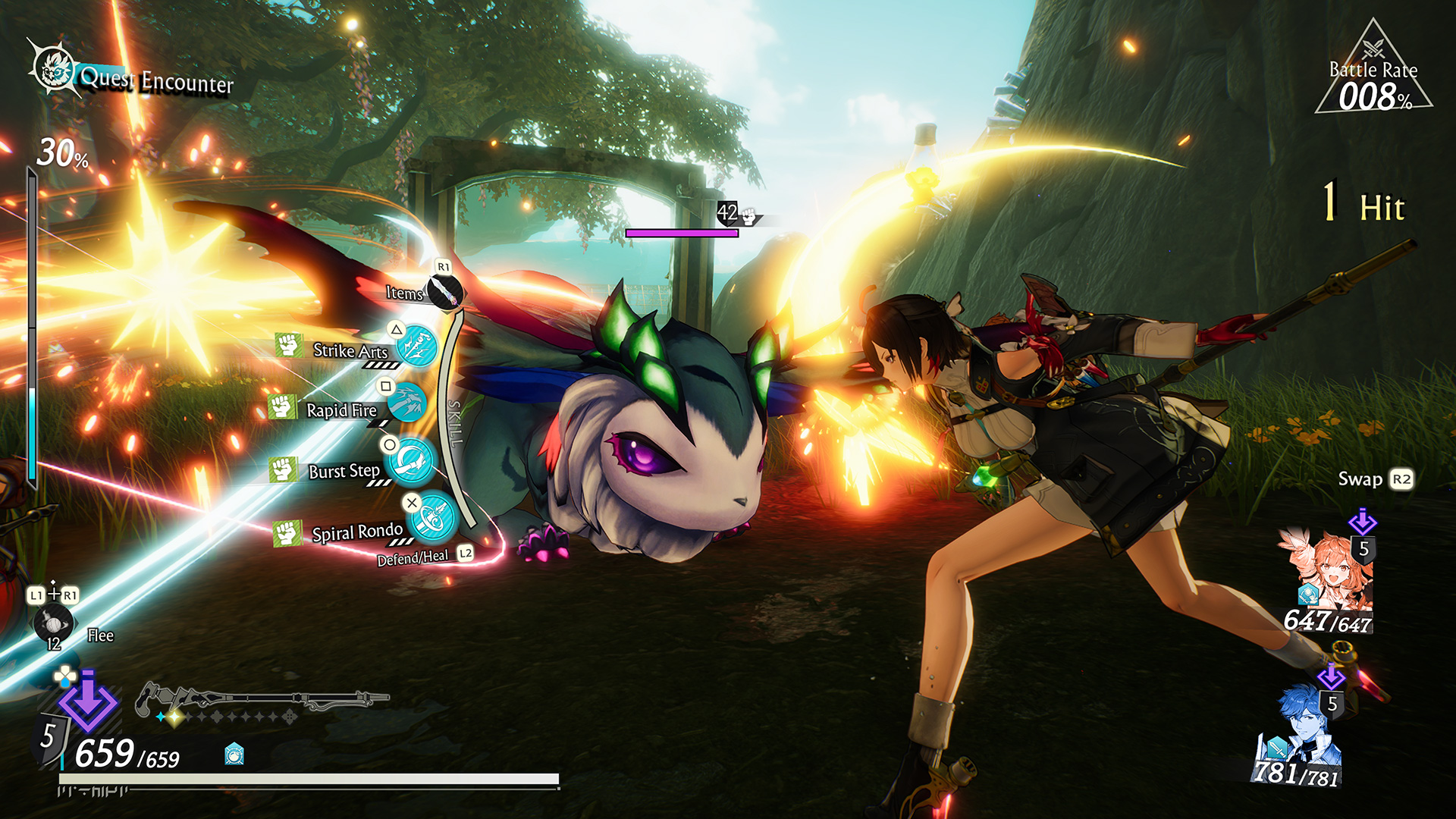Select the Flee escape icon
The height and width of the screenshot is (819, 1456).
click(x=53, y=623)
